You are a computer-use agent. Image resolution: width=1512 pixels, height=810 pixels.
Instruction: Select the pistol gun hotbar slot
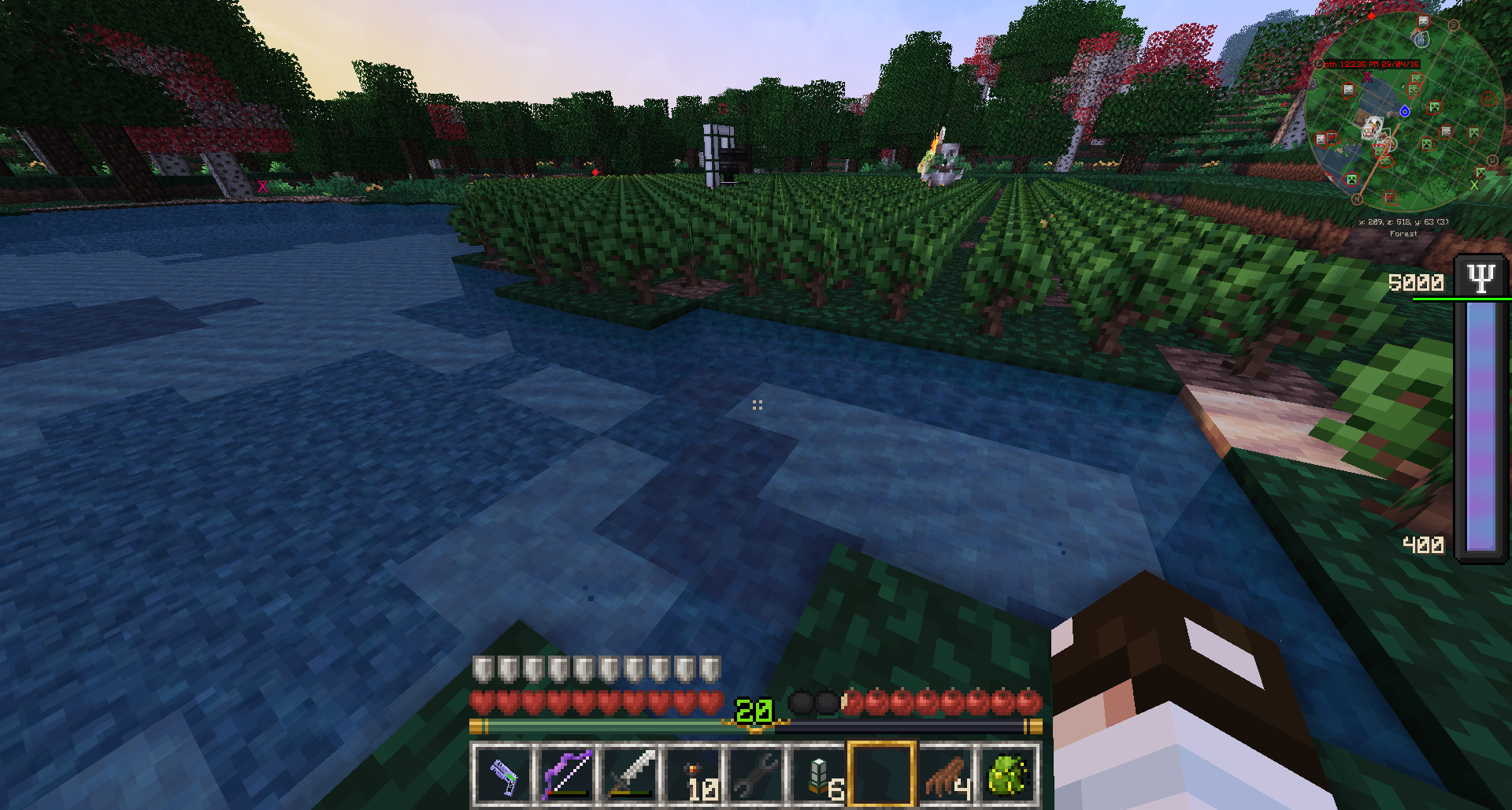pos(503,775)
